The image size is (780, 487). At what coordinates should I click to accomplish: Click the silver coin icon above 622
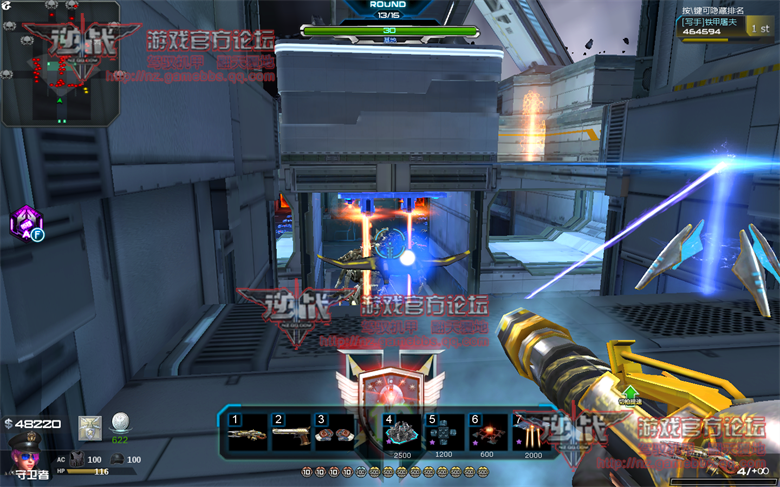[x=120, y=423]
